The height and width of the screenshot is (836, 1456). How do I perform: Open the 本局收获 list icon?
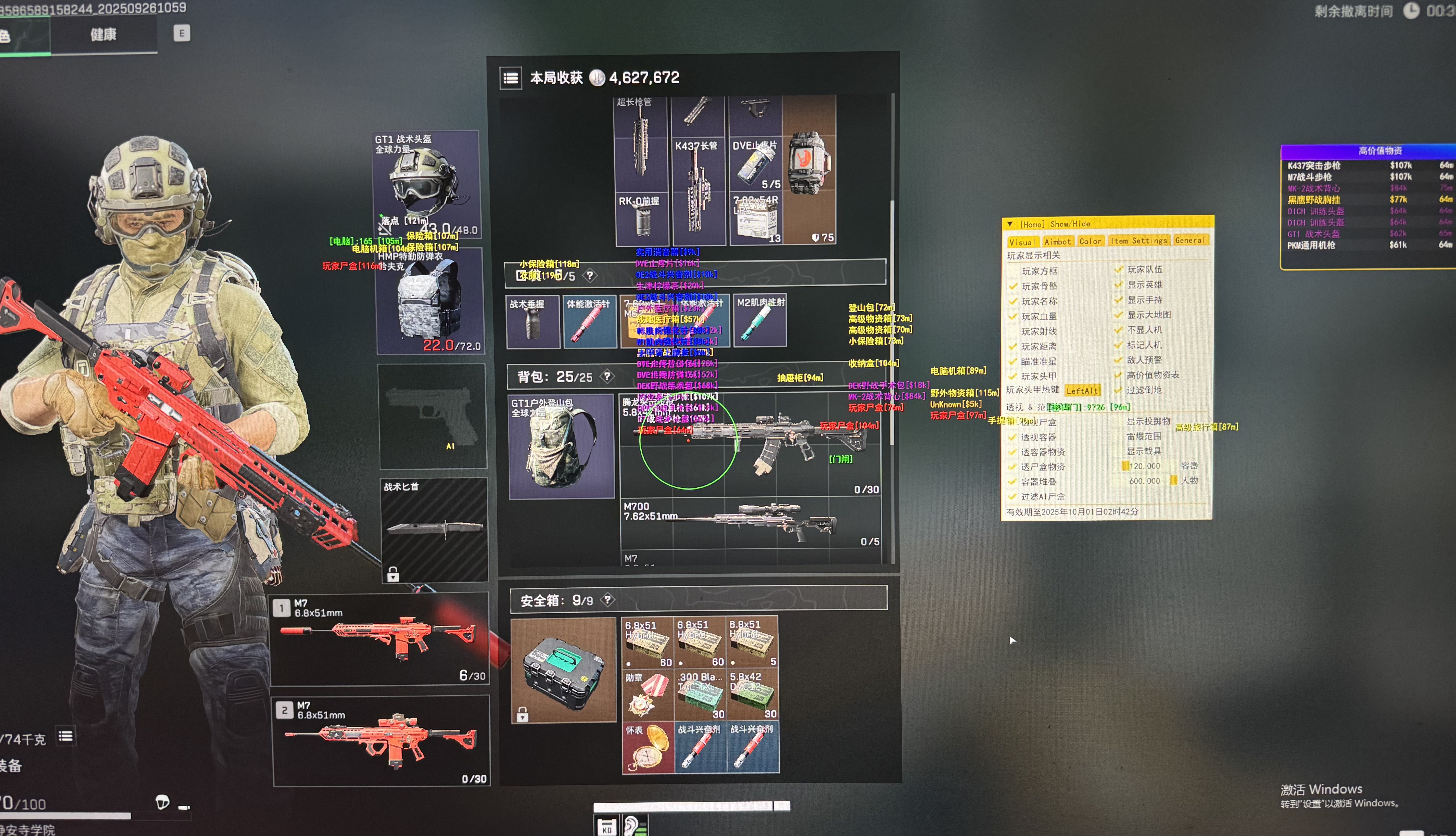coord(511,78)
